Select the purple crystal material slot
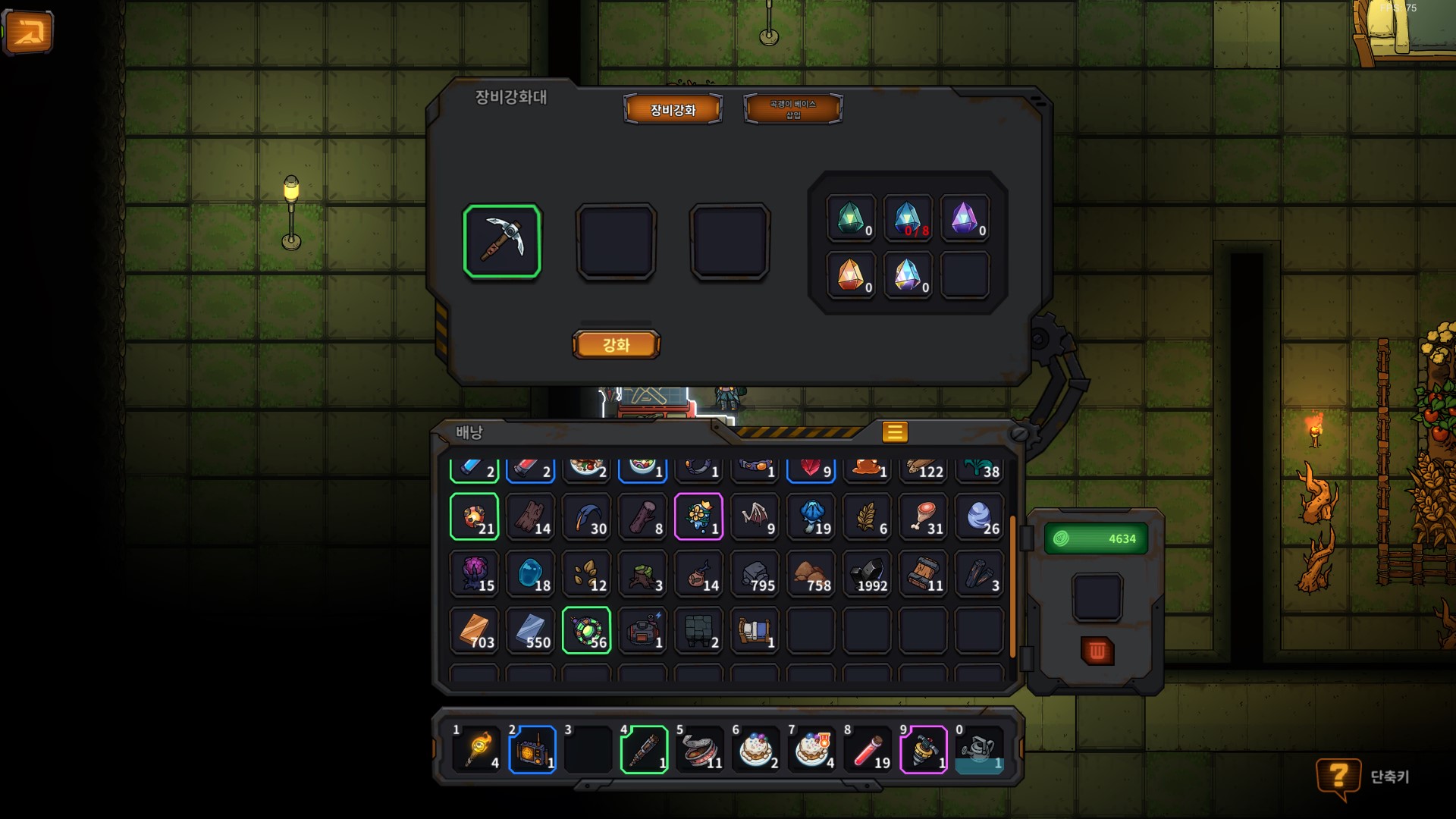The image size is (1456, 819). pos(965,219)
